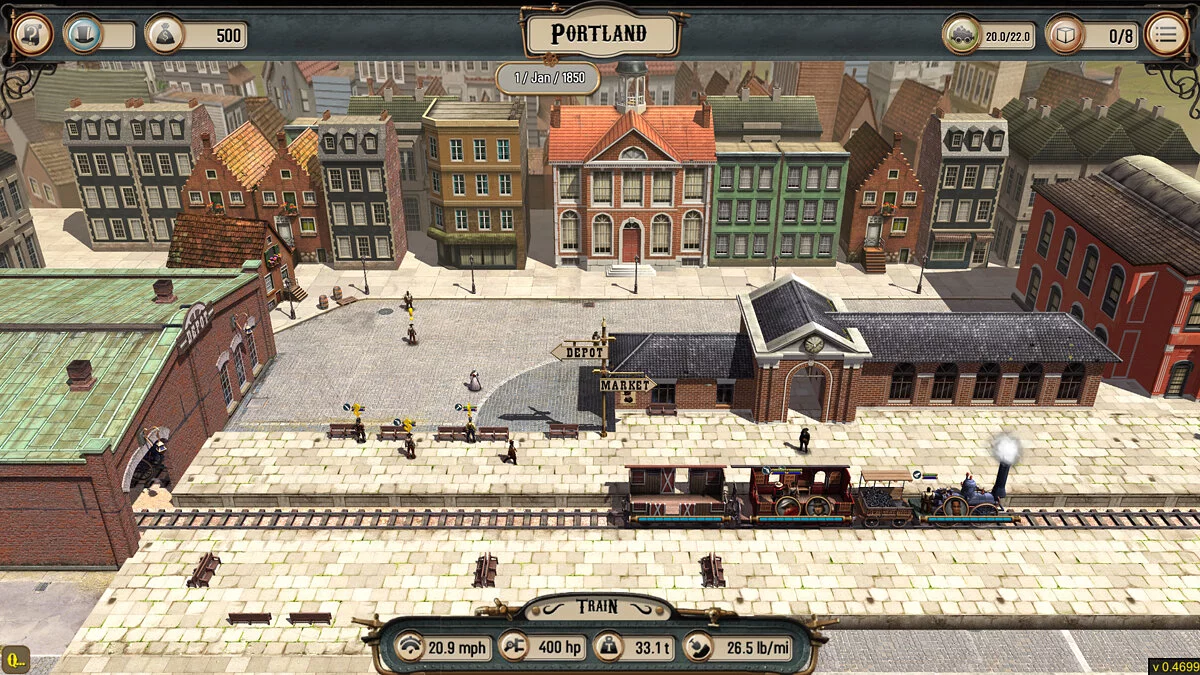Select the money bag icon
Screen dimensions: 1200x675
pyautogui.click(x=165, y=35)
